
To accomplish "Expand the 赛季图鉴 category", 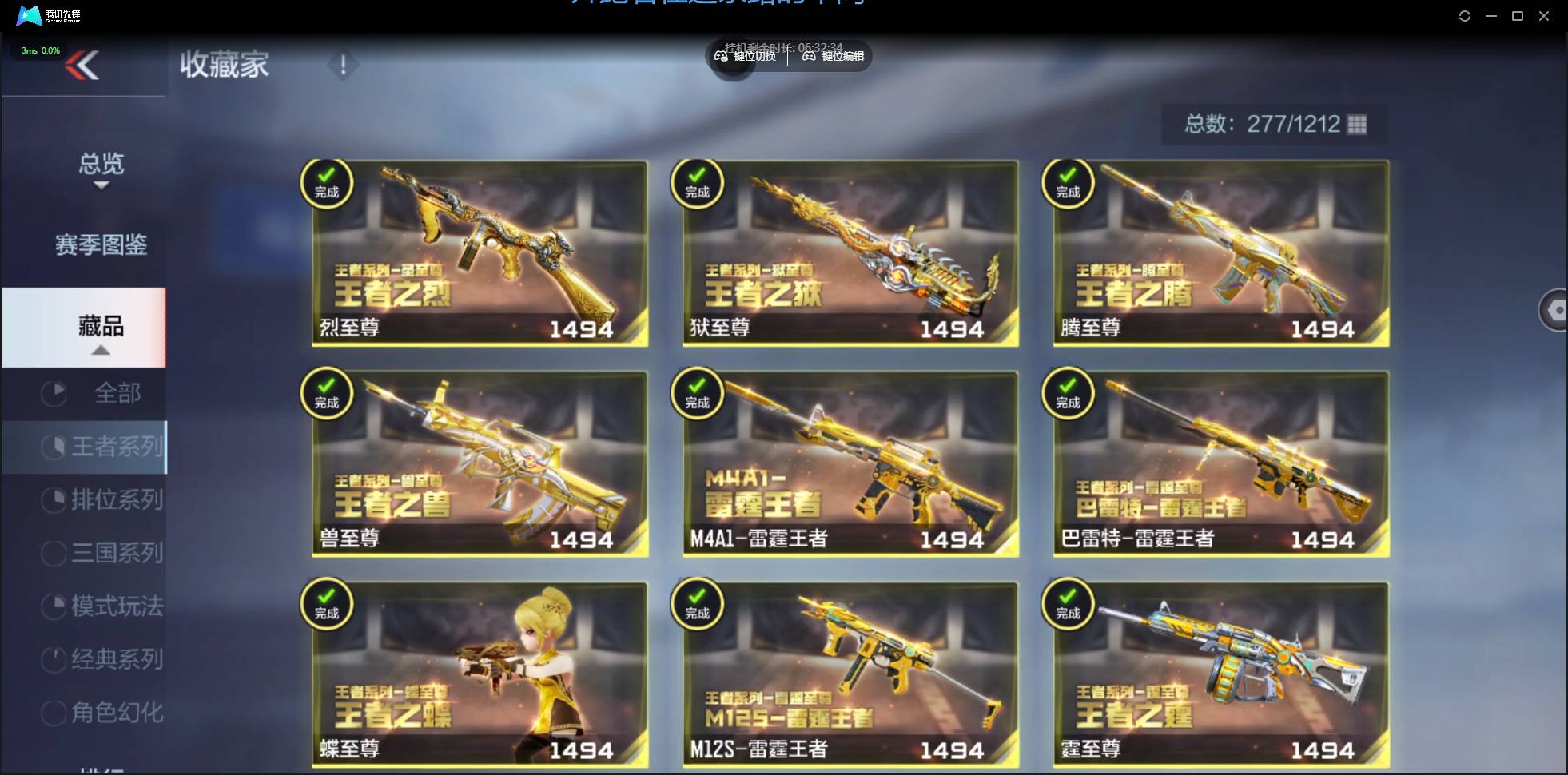I will pos(101,245).
